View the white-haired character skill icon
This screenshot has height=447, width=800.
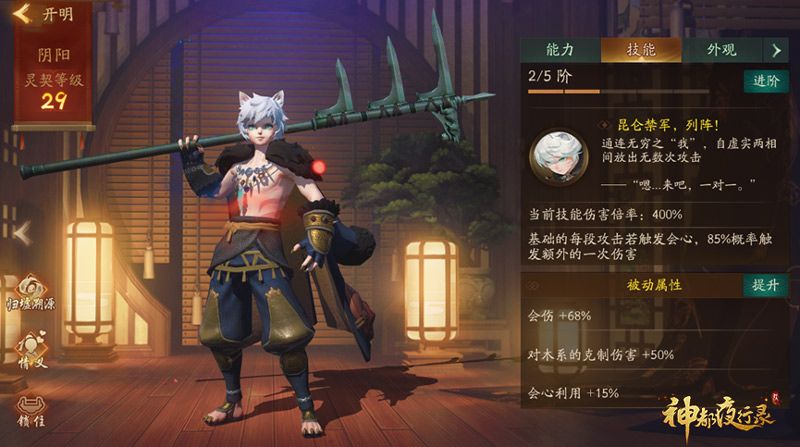557,158
